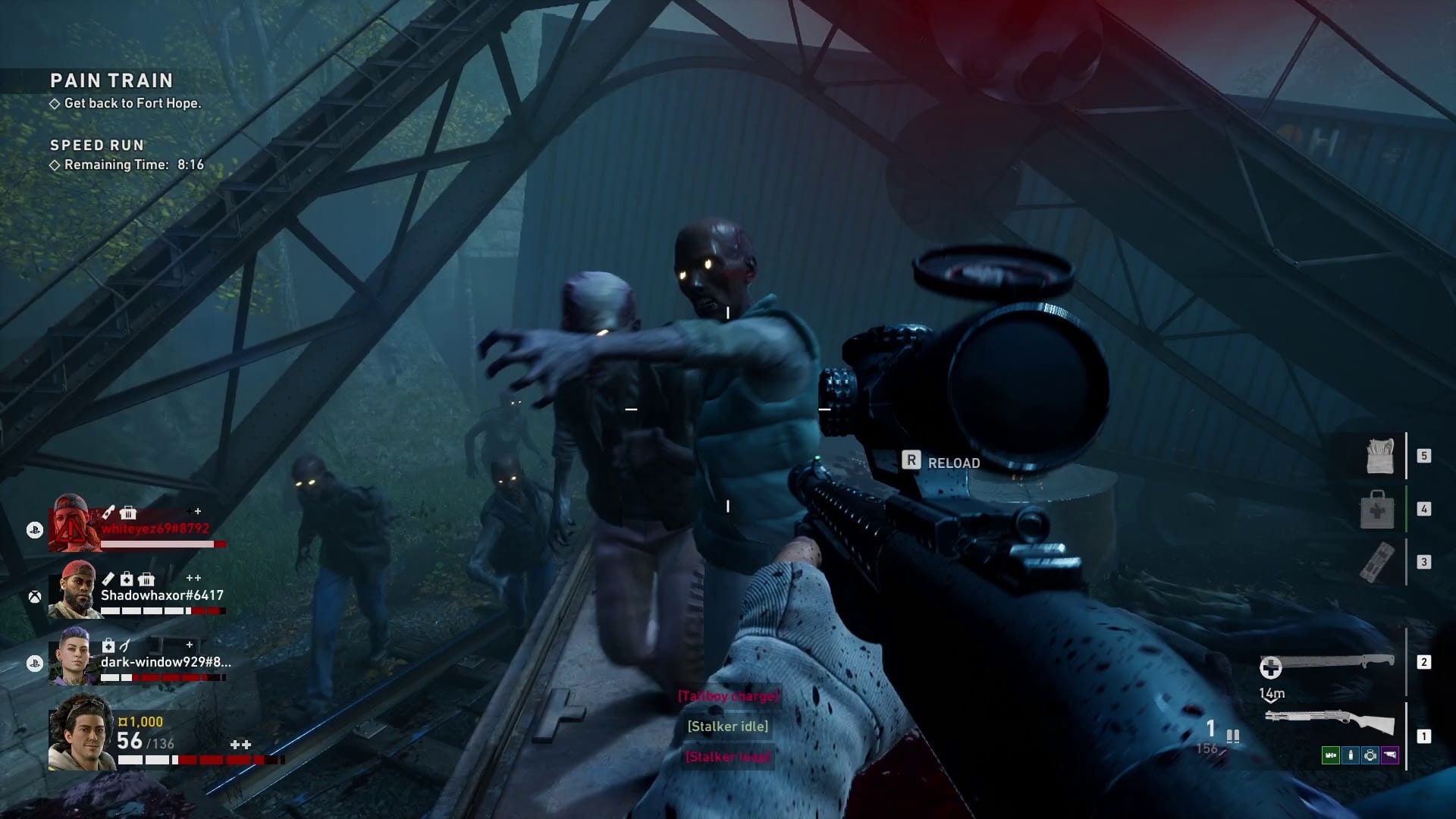Click the bullet magazine attachment icon
Image resolution: width=1456 pixels, height=819 pixels.
(x=1351, y=755)
